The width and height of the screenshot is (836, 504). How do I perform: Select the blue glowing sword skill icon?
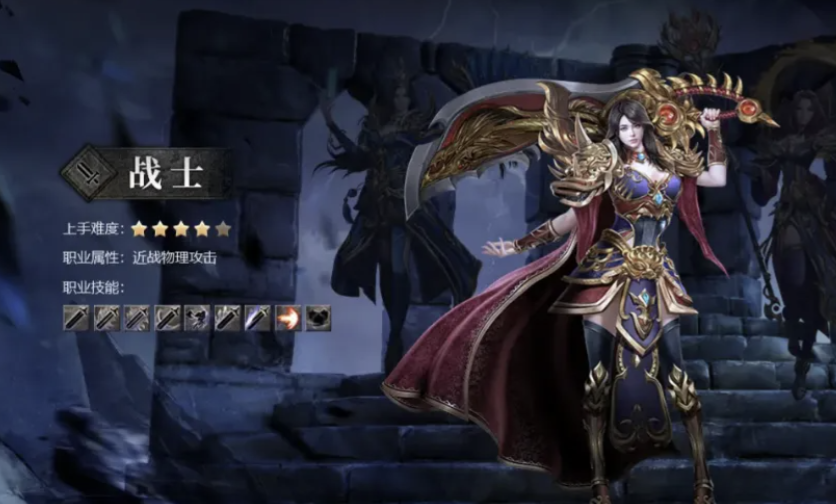click(x=258, y=318)
